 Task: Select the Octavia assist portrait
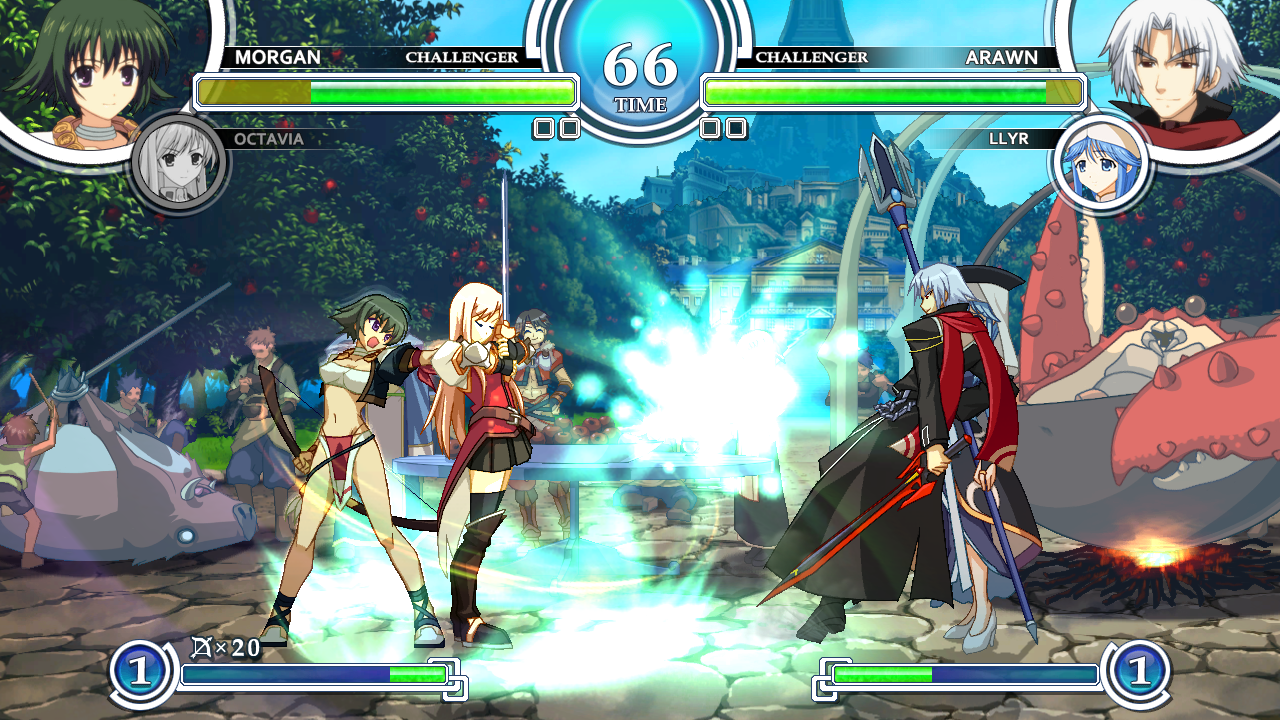pyautogui.click(x=179, y=163)
